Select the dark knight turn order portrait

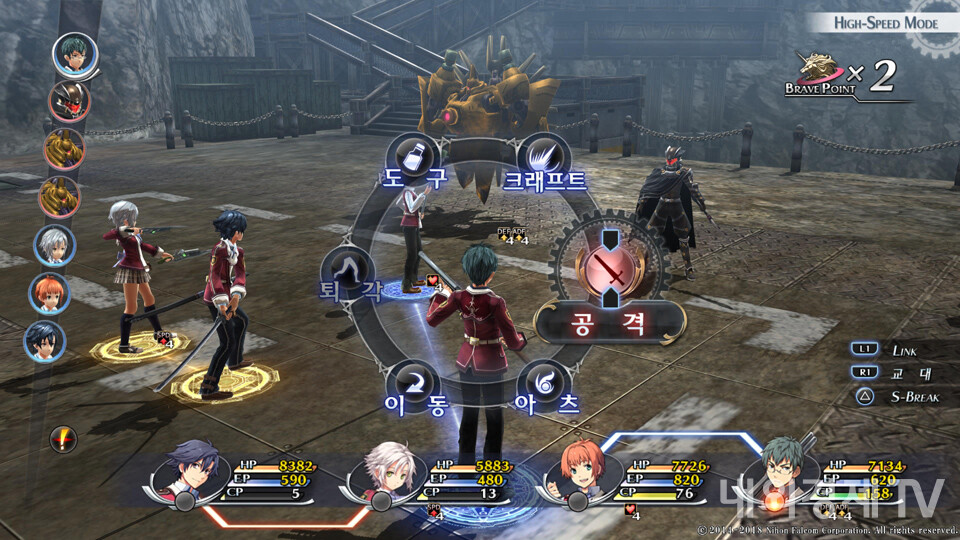(69, 101)
